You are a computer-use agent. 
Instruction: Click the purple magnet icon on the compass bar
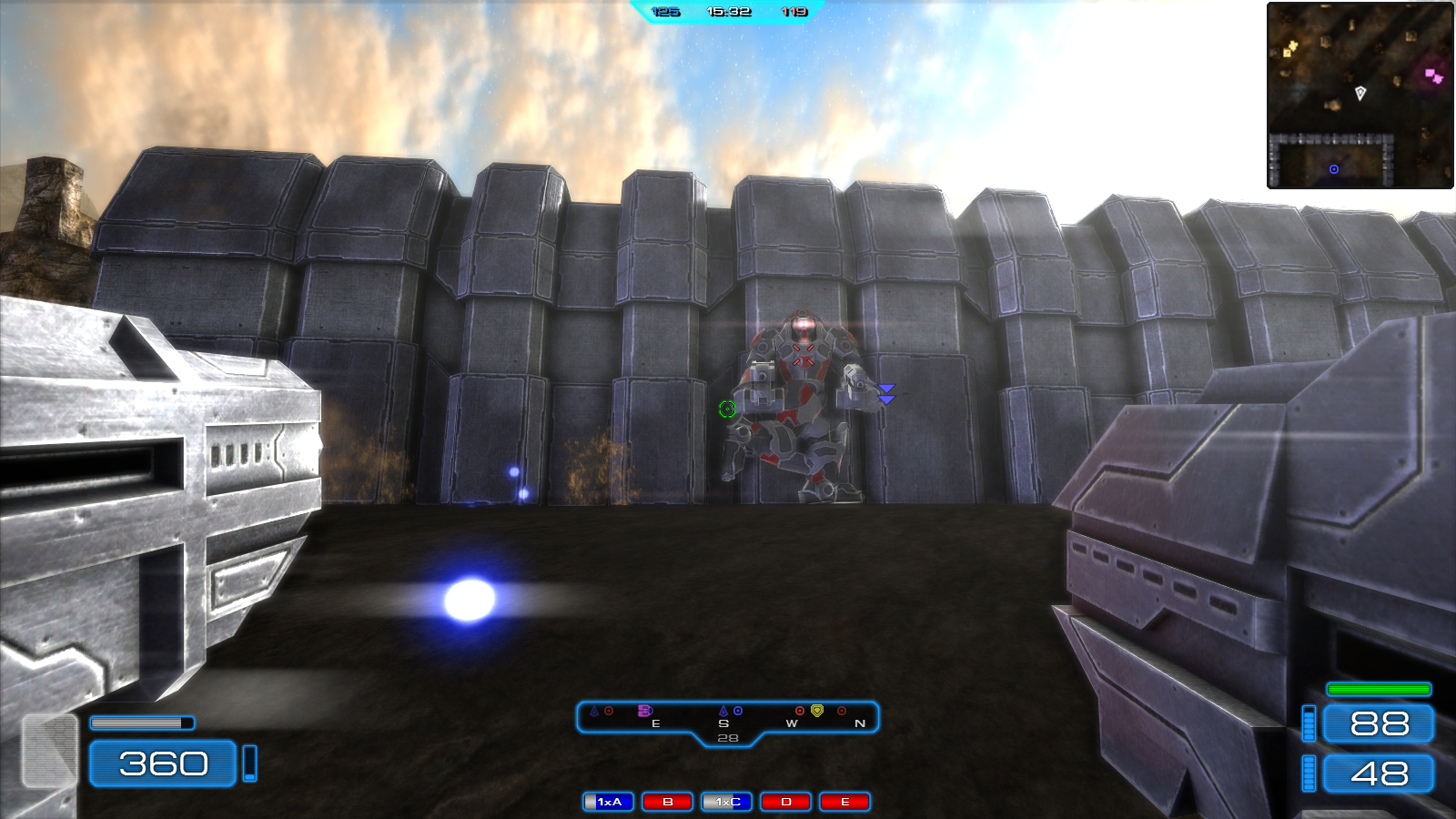(645, 711)
